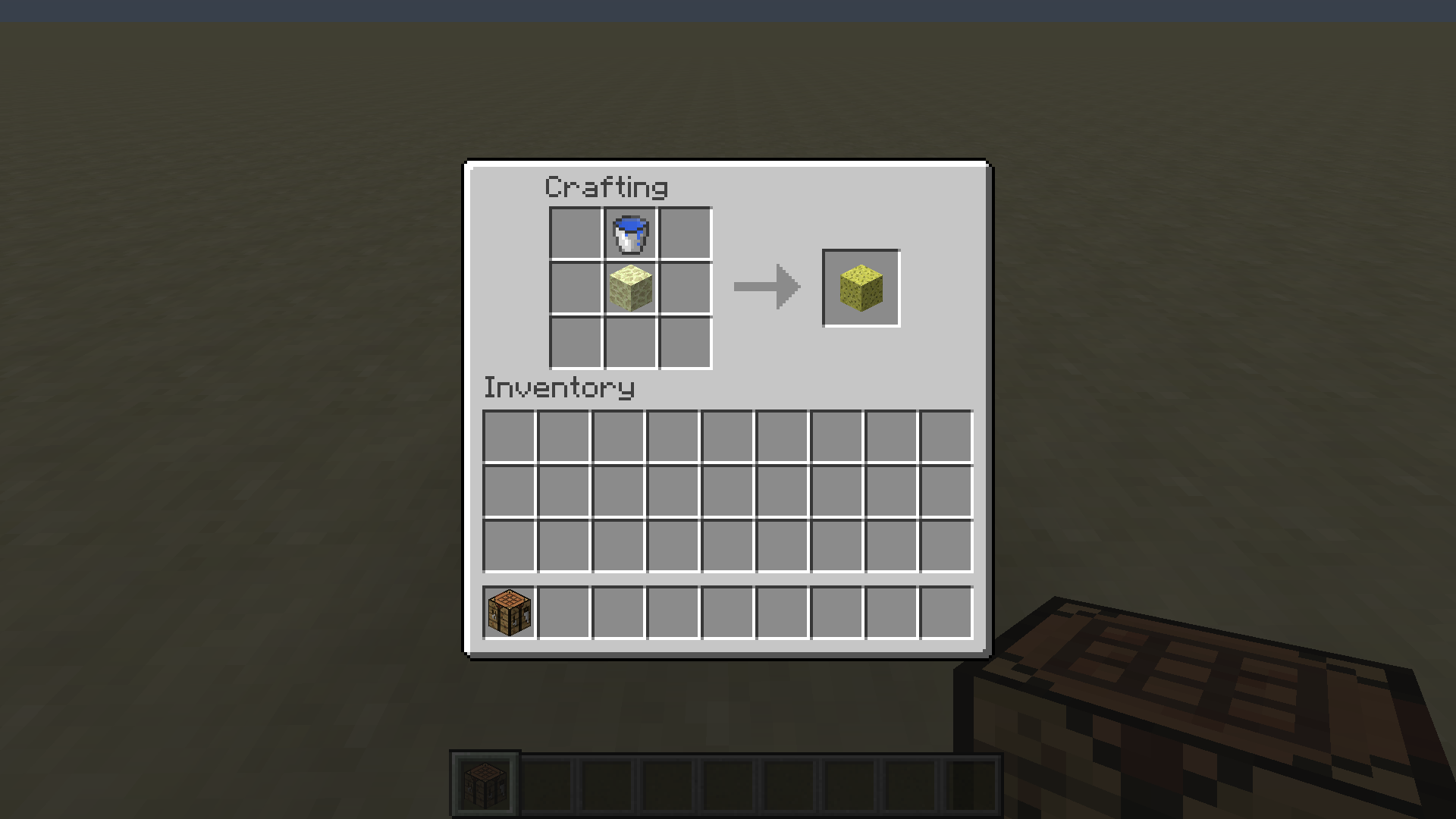
Task: Click the empty slot beside the crafting table
Action: coord(564,613)
